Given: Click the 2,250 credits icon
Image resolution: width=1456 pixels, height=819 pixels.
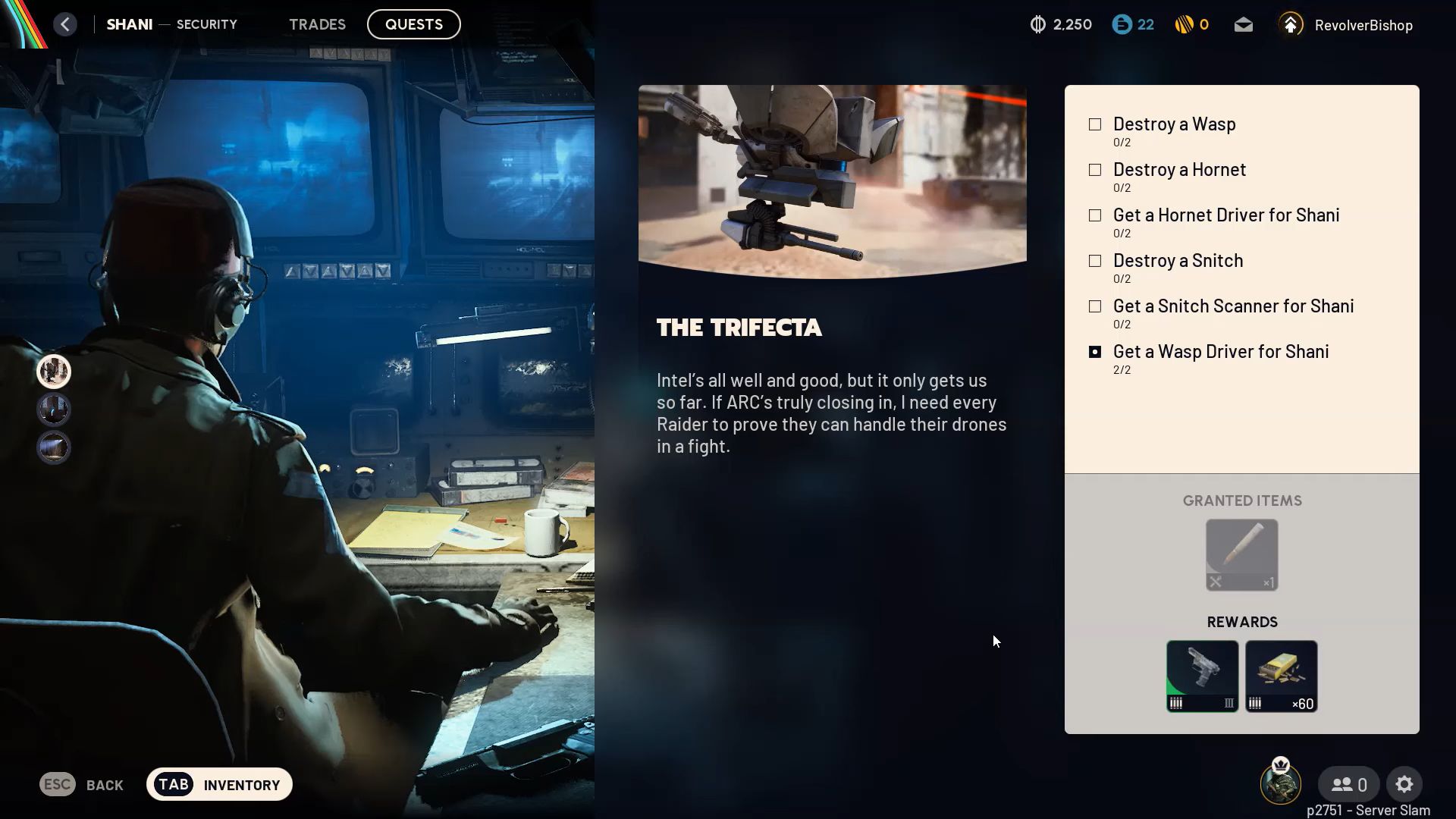Looking at the screenshot, I should pyautogui.click(x=1037, y=24).
